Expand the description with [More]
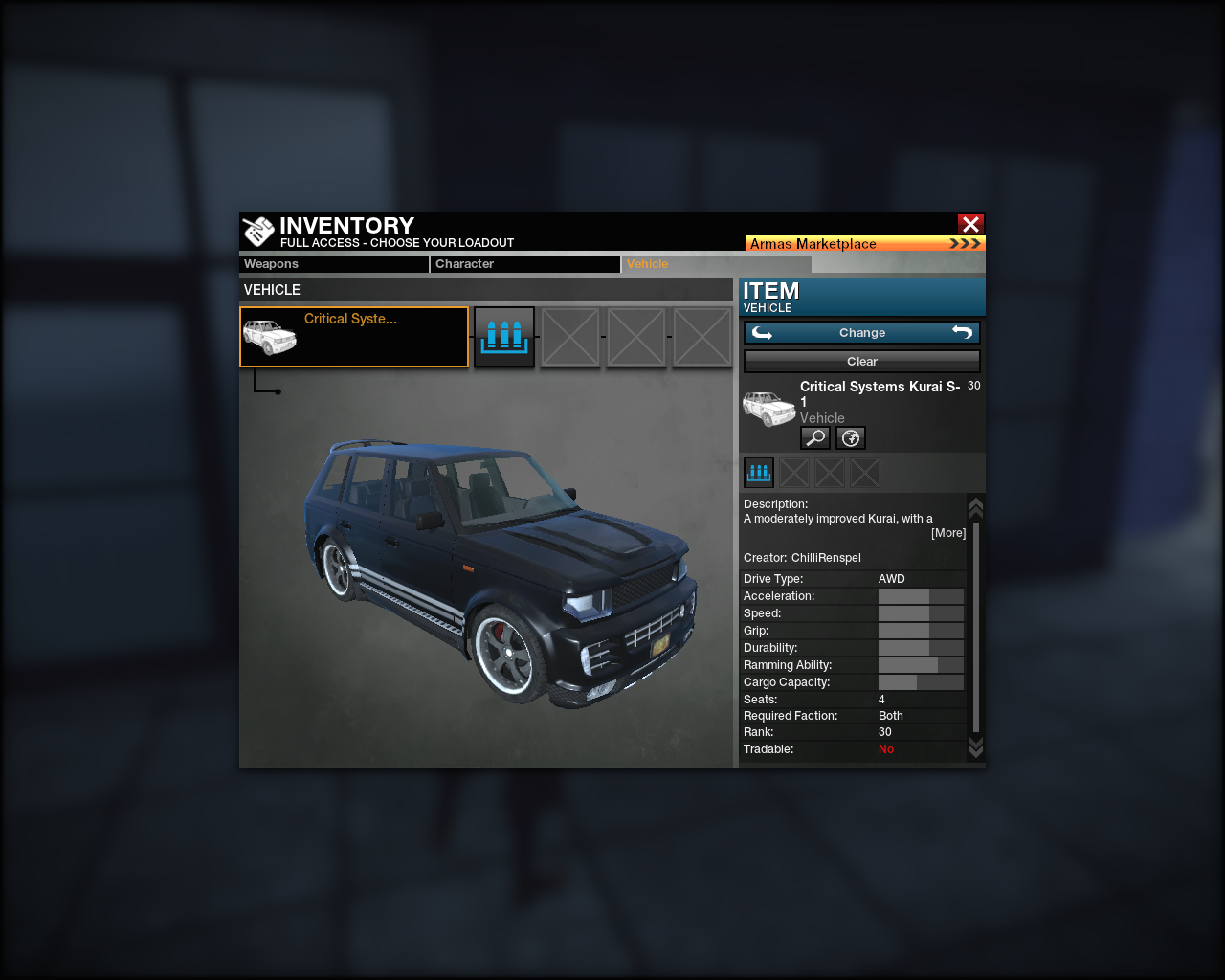Viewport: 1225px width, 980px height. click(x=947, y=533)
